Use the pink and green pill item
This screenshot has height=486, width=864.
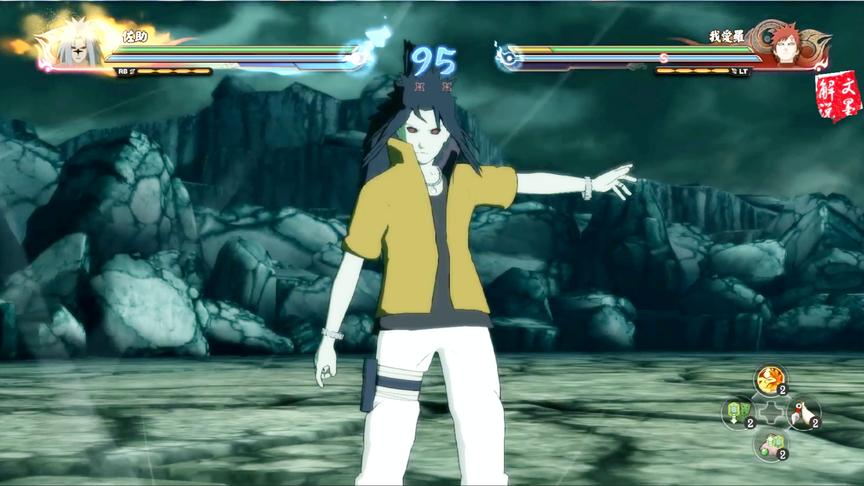pos(770,445)
